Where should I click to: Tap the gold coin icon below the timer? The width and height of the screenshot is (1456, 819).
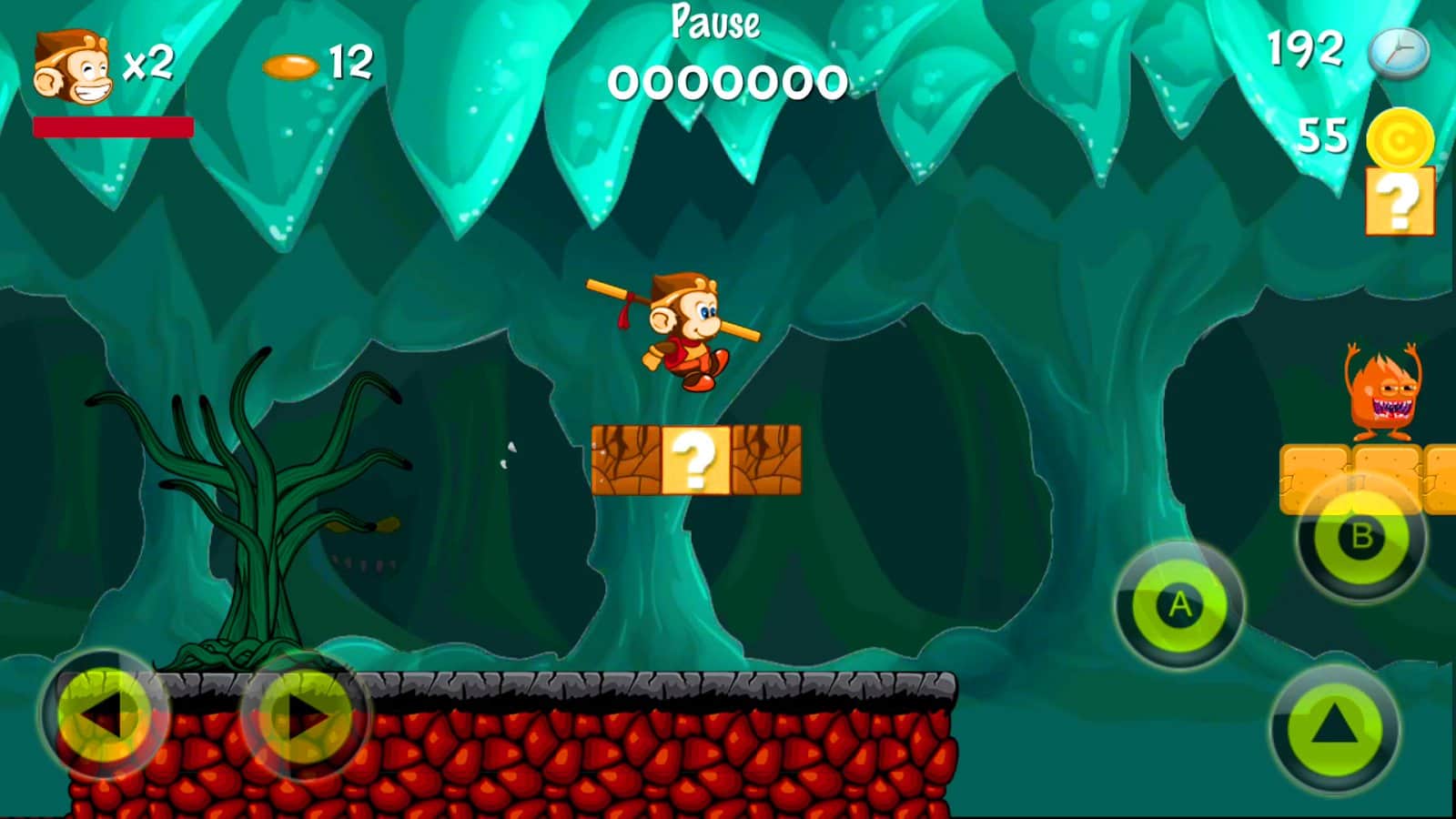[1402, 138]
